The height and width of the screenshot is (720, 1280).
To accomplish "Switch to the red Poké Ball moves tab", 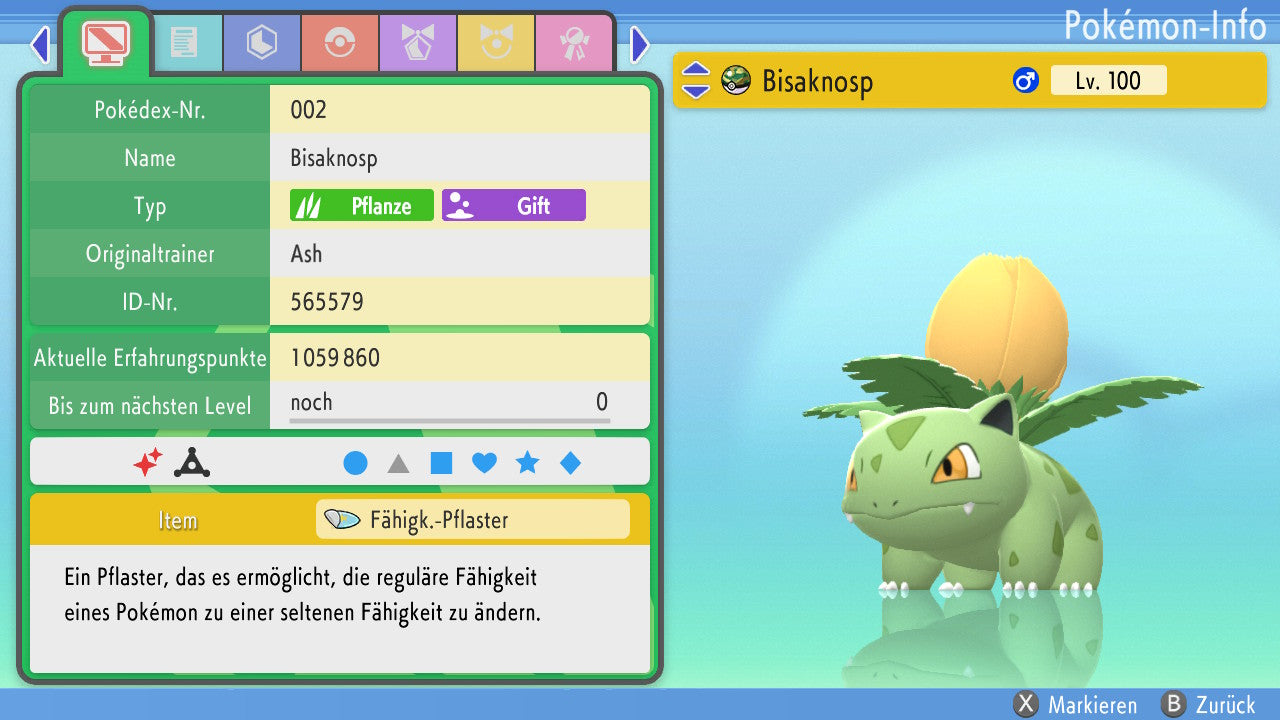I will (339, 43).
